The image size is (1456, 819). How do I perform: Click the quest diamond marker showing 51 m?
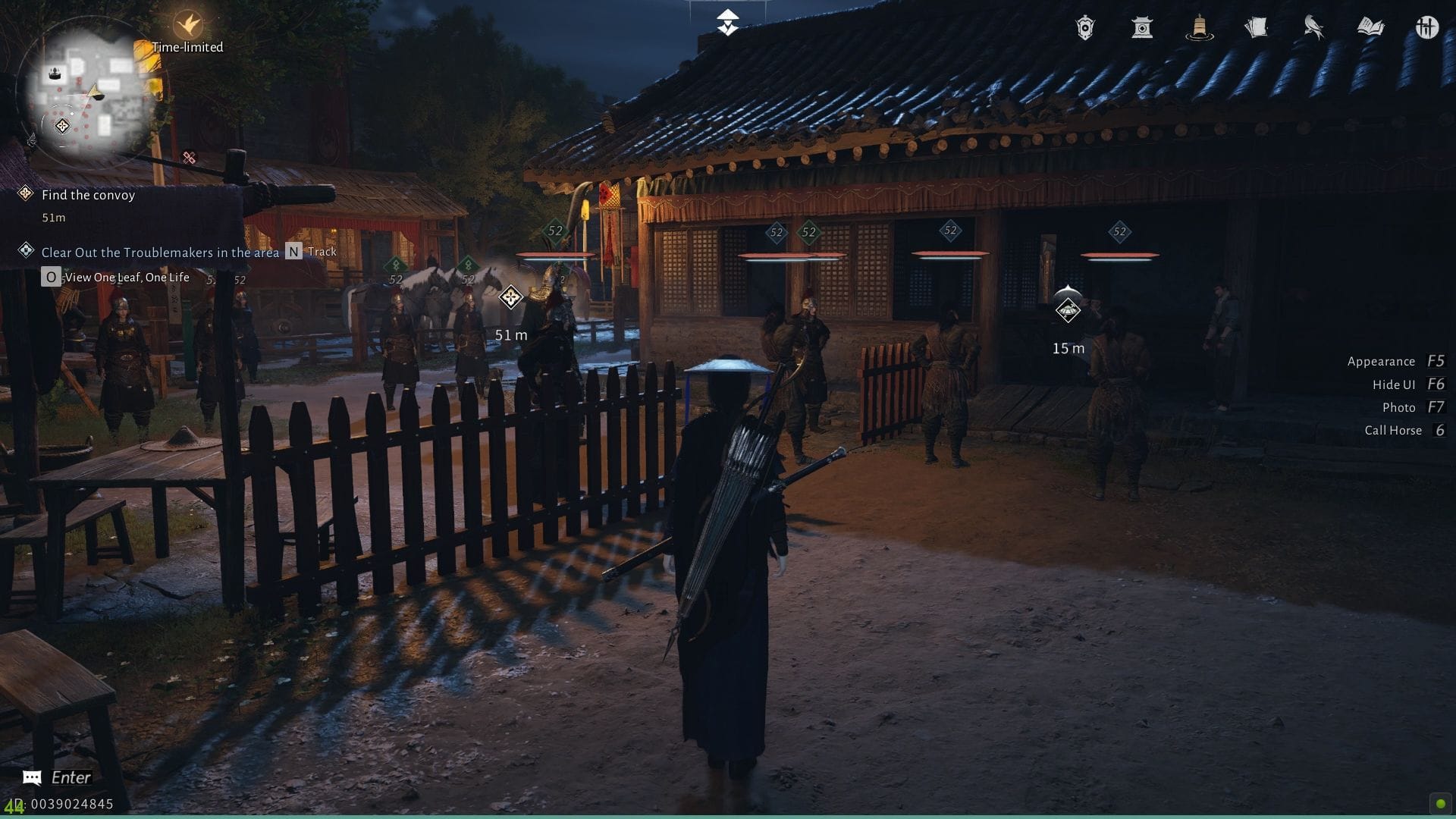pos(509,297)
